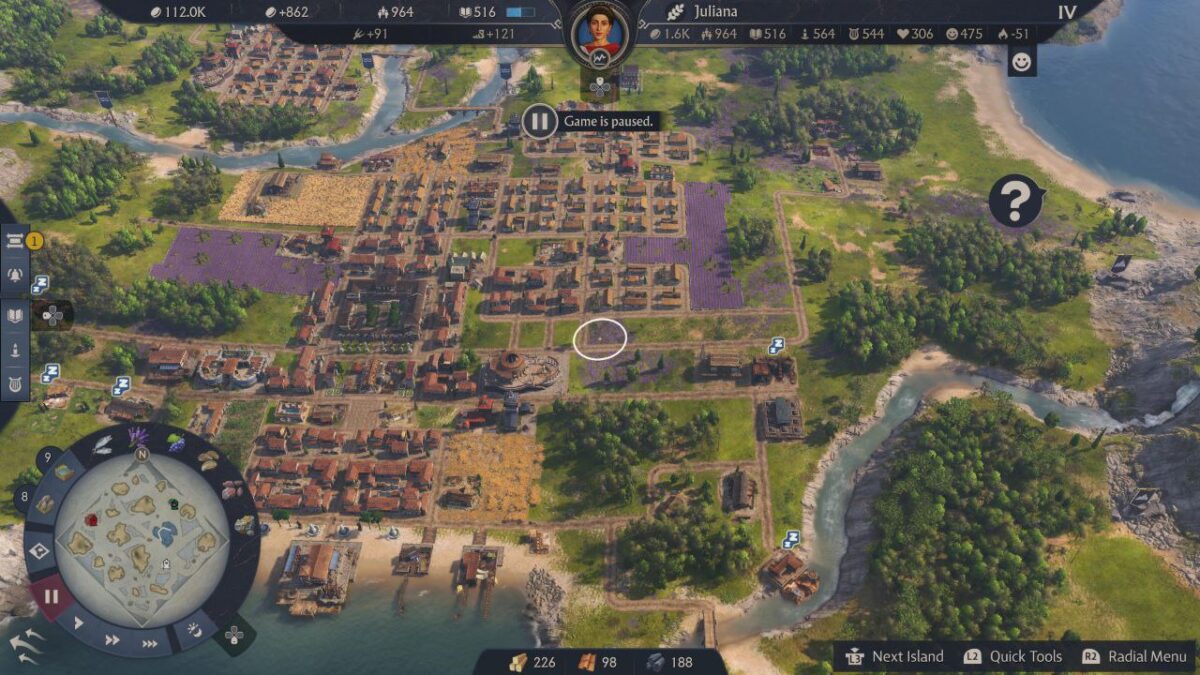Viewport: 1200px width, 675px height.
Task: Select the feathers resource icon on minimap ring
Action: 103,445
